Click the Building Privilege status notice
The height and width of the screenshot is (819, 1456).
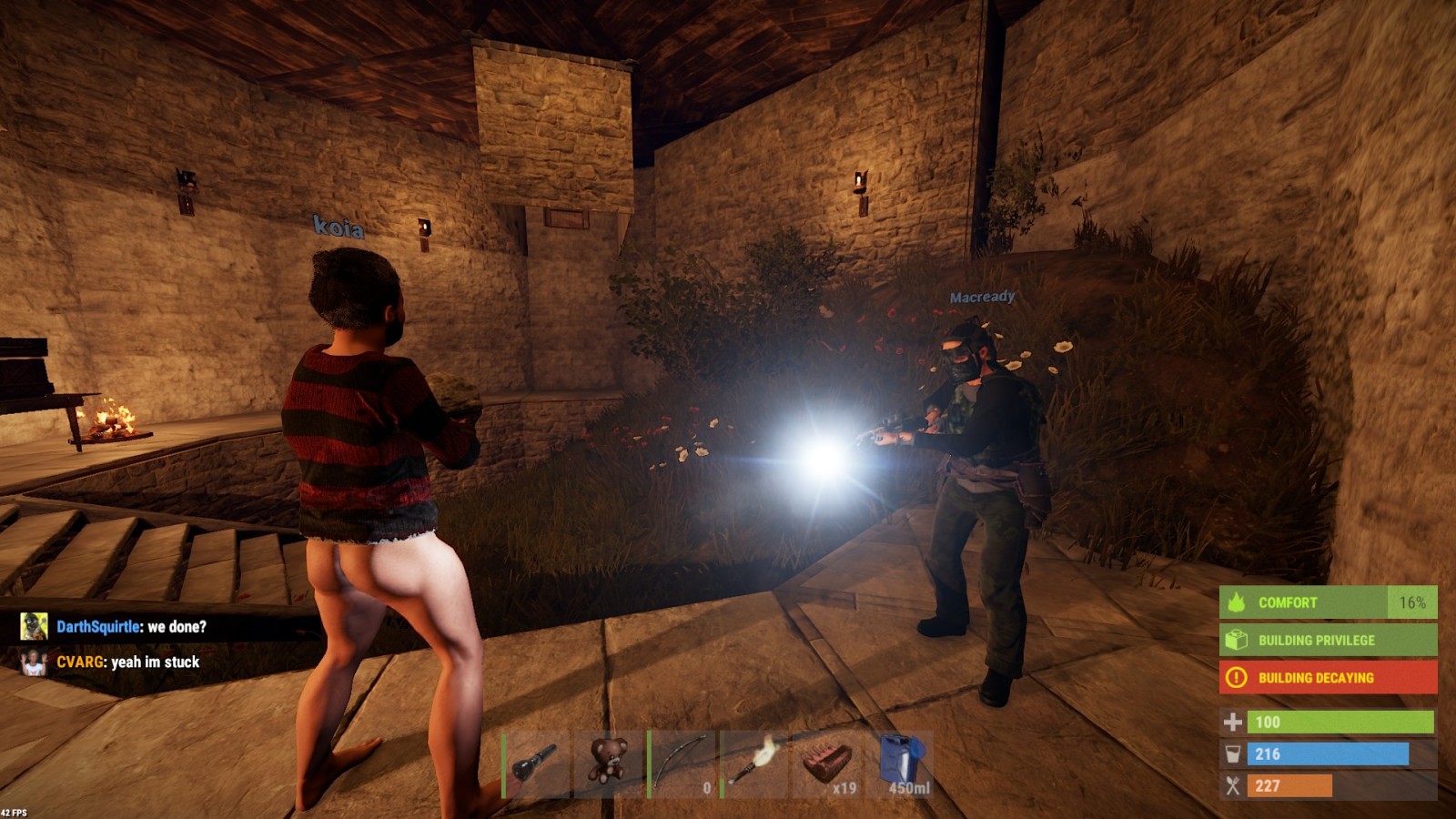point(1328,640)
